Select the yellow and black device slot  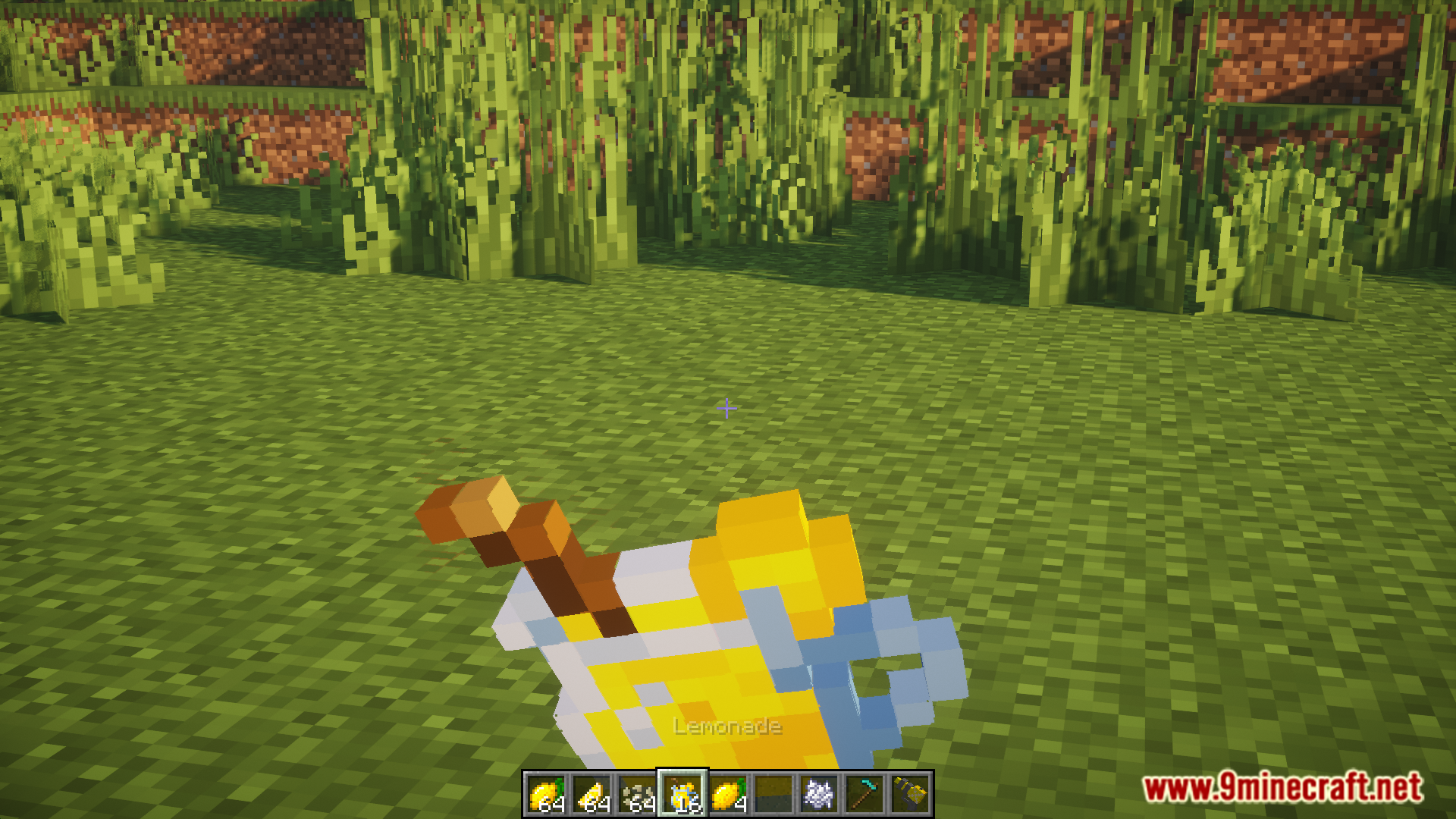(x=910, y=794)
